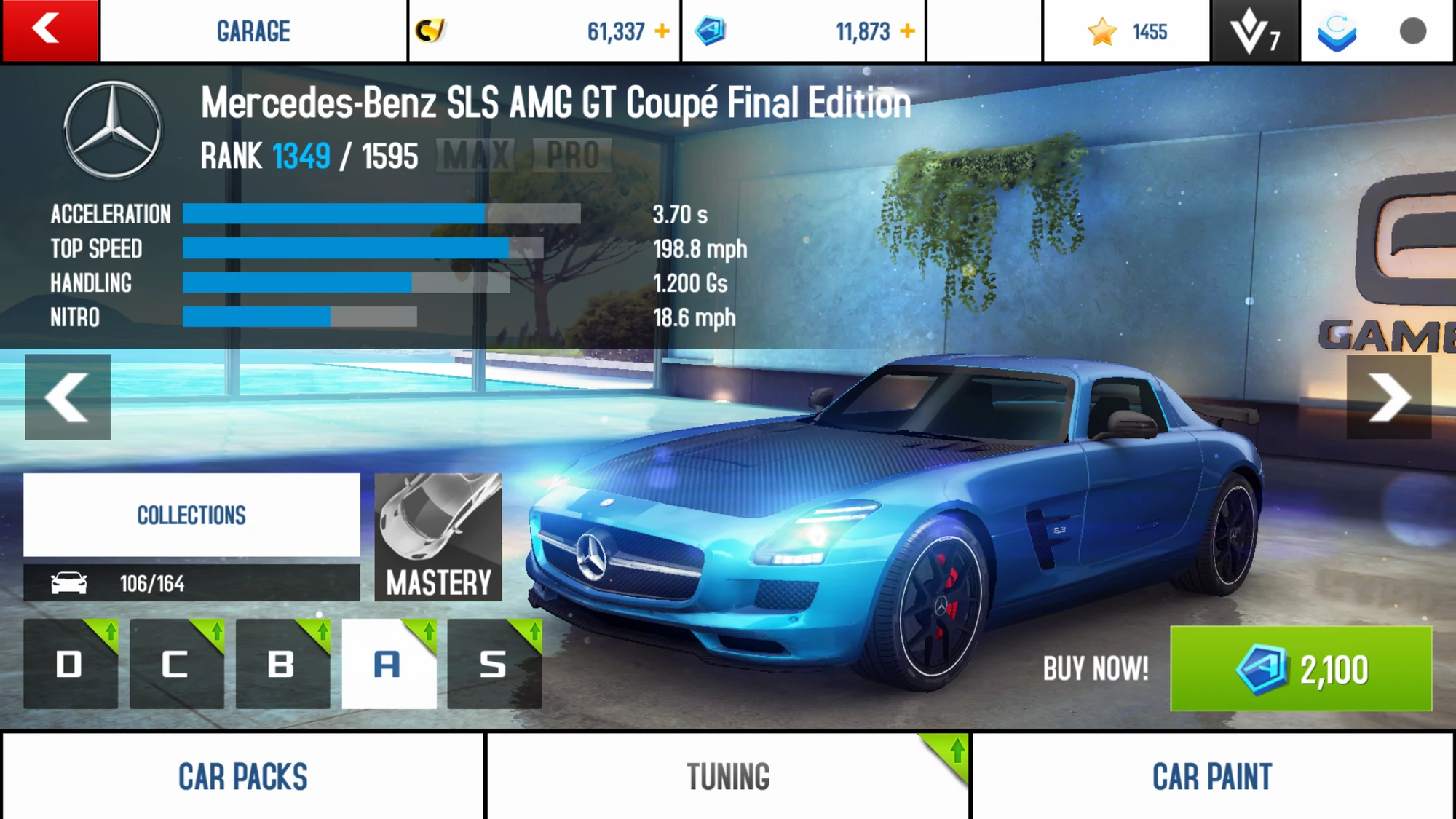Open the League rank icon showing 7
Image resolution: width=1456 pixels, height=819 pixels.
coord(1254,31)
